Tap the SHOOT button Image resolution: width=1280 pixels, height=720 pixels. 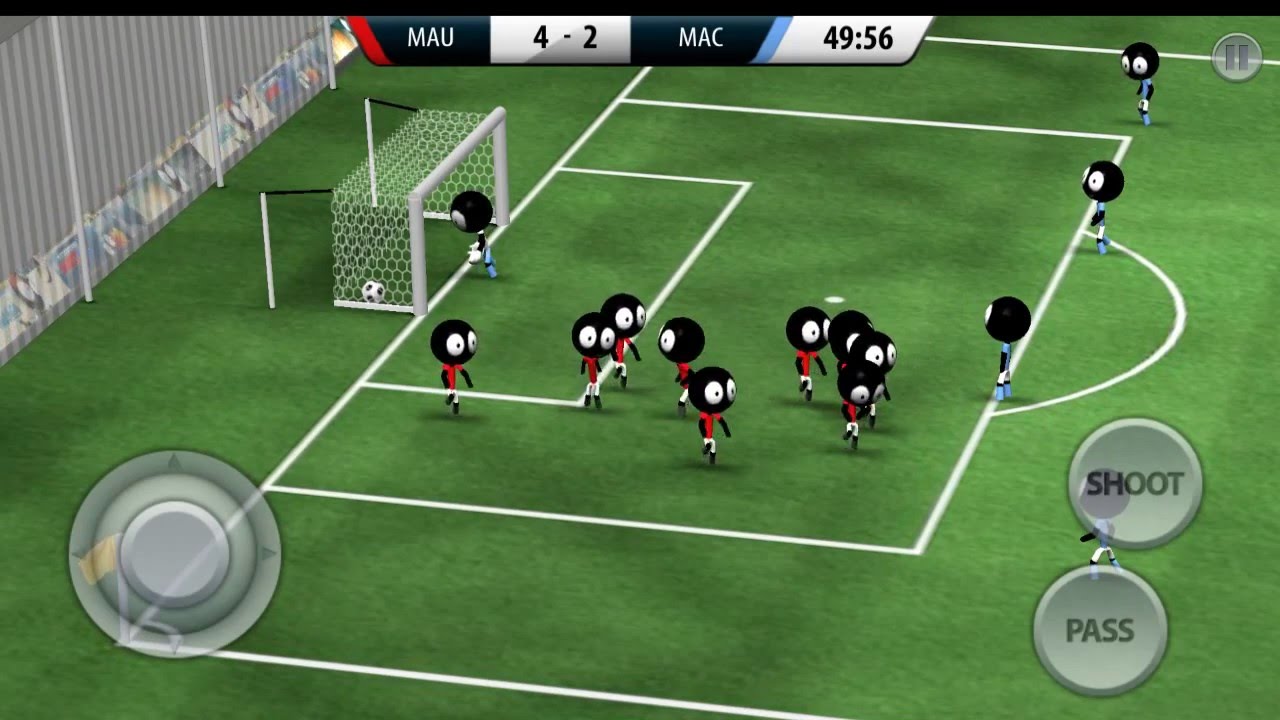pyautogui.click(x=1134, y=484)
